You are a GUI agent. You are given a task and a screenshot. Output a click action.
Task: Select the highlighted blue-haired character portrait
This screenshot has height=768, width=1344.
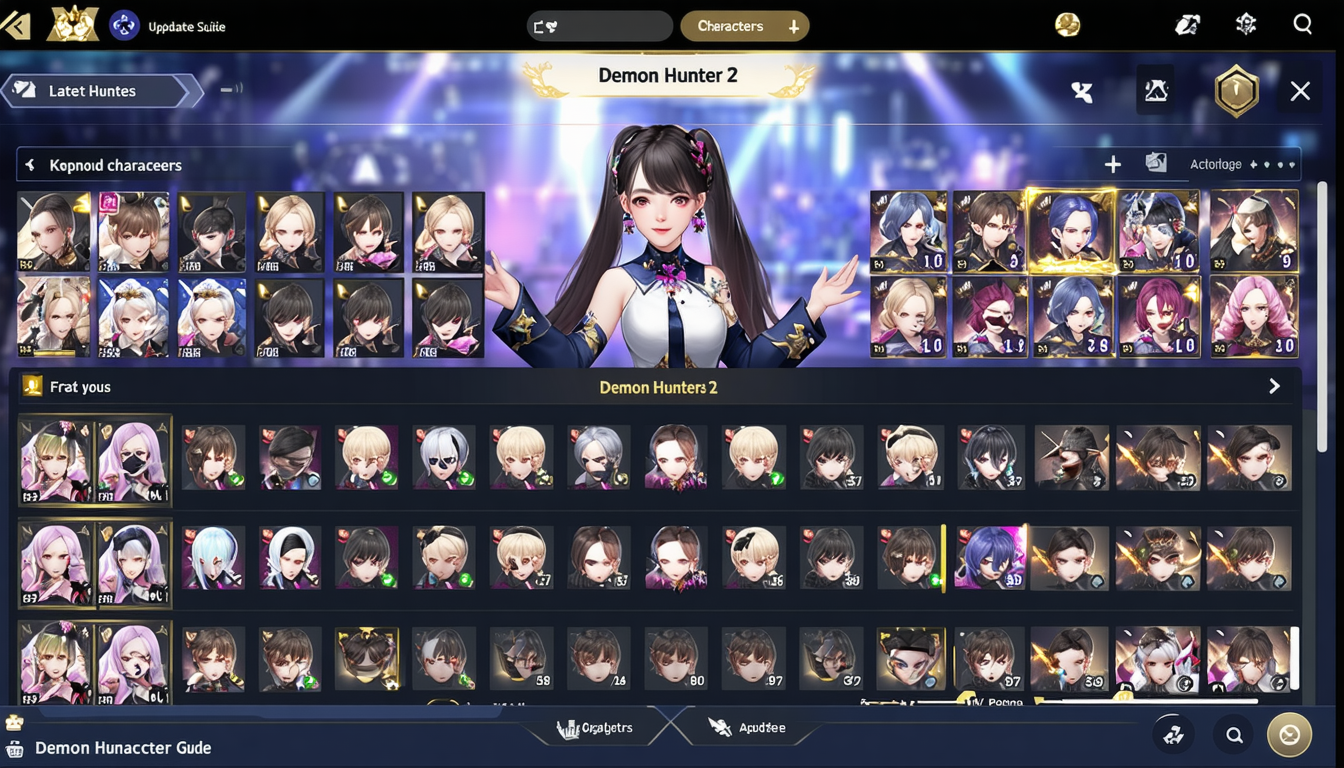pyautogui.click(x=1070, y=230)
